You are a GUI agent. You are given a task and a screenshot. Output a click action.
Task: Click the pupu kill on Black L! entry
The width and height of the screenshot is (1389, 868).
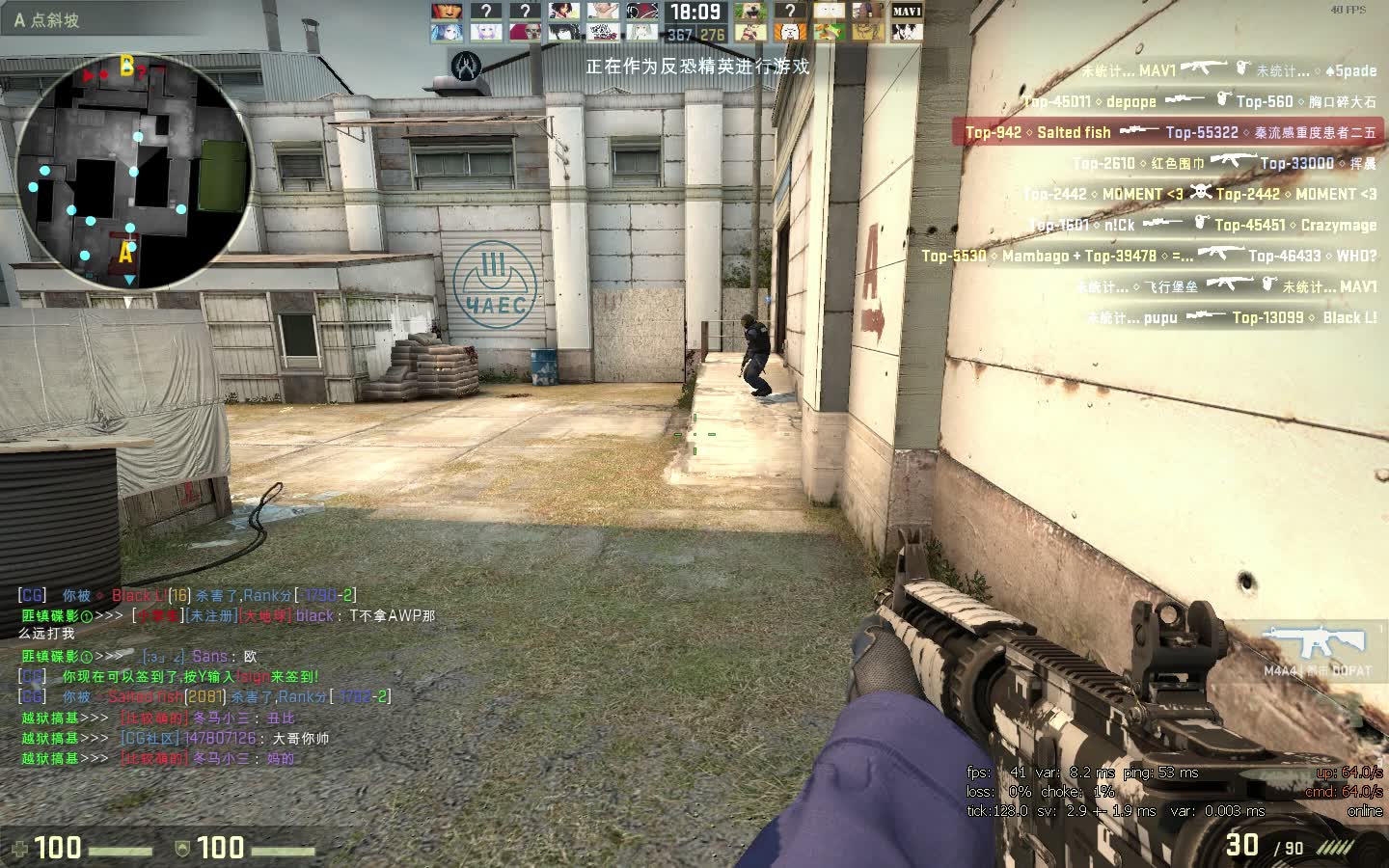1231,317
